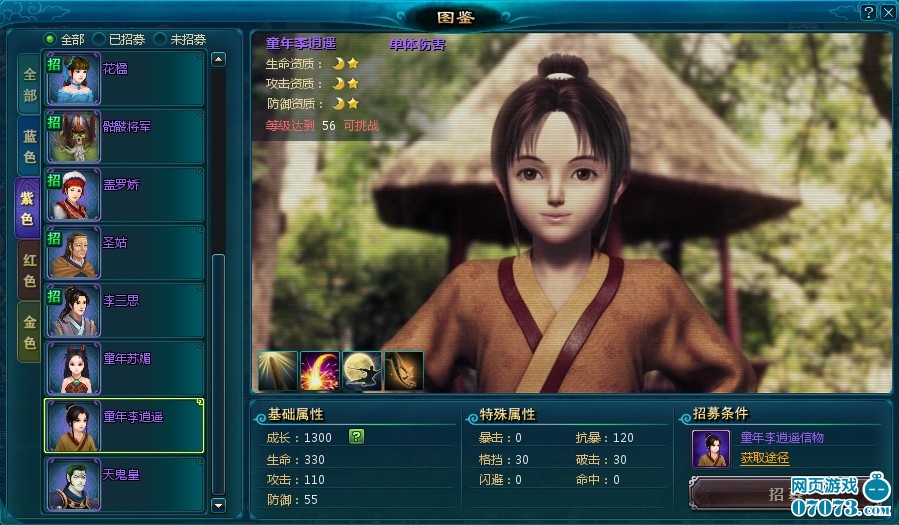This screenshot has width=899, height=525.
Task: Select 花楹 in the character list
Action: (x=124, y=79)
